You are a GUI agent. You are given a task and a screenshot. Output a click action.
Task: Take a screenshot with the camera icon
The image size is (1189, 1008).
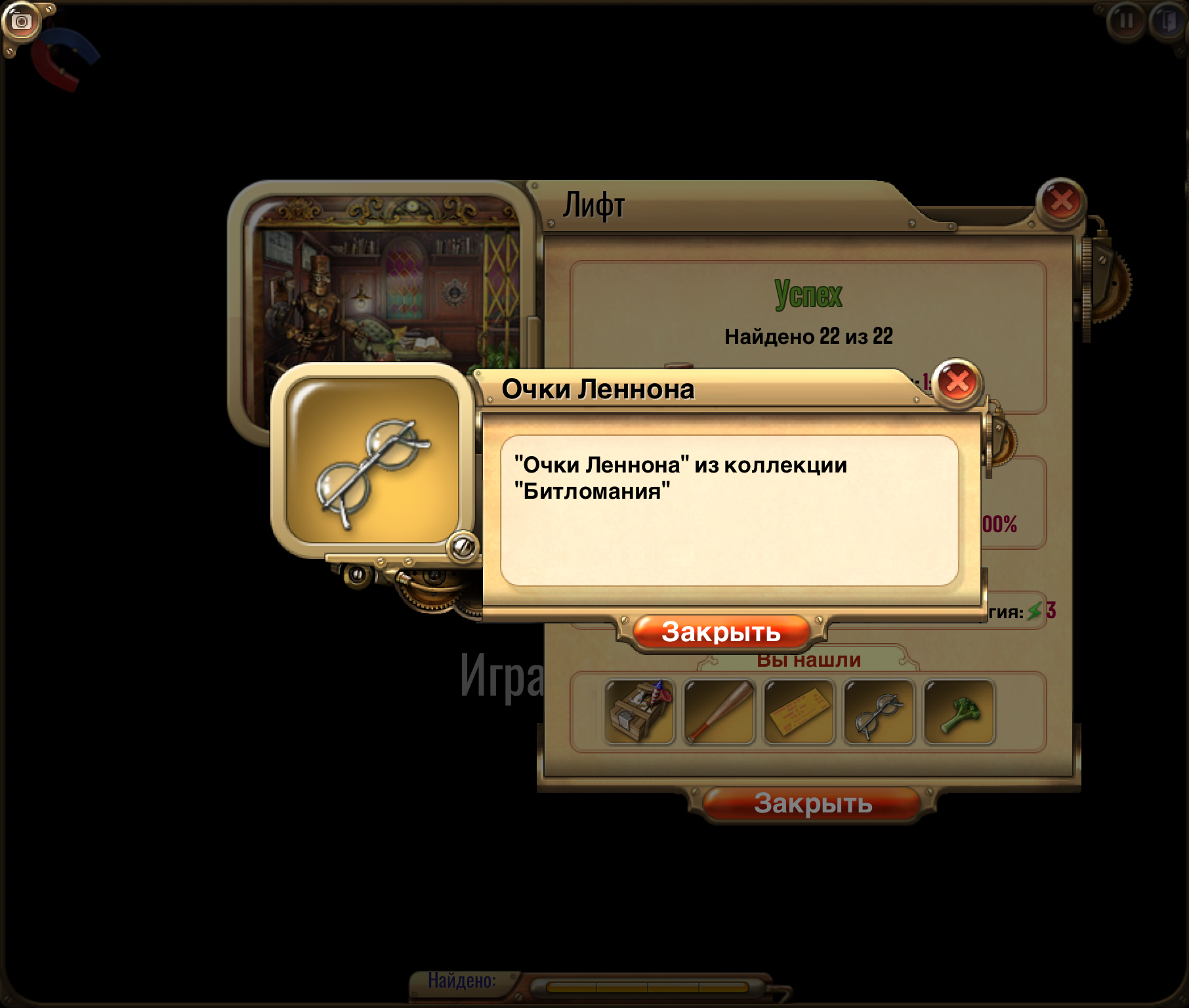pos(21,21)
